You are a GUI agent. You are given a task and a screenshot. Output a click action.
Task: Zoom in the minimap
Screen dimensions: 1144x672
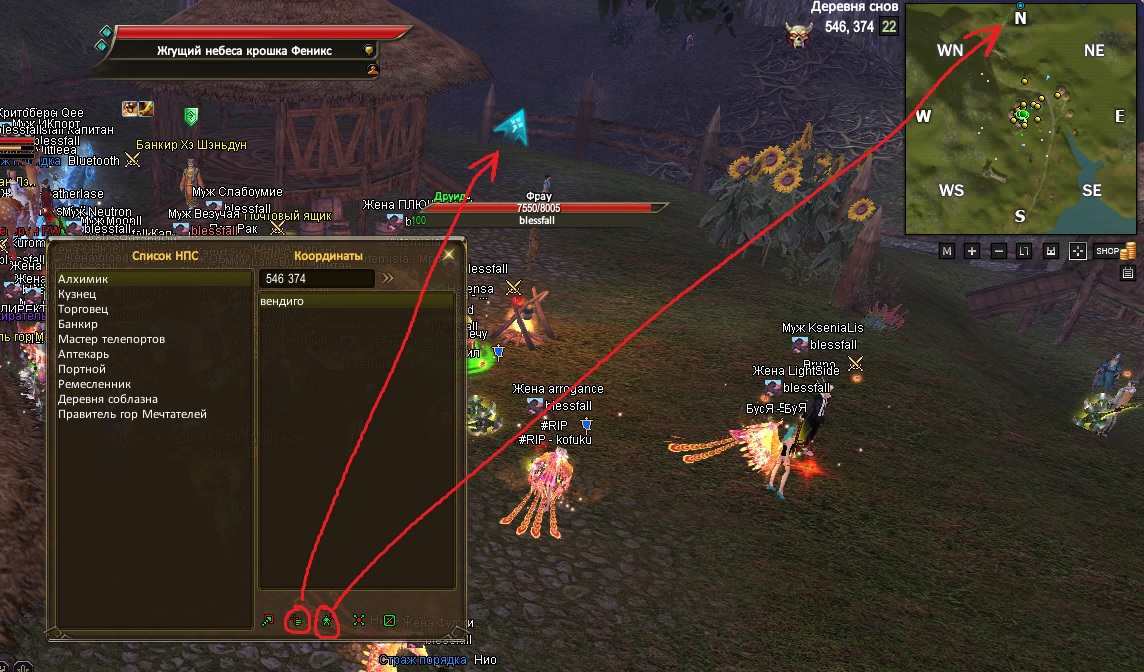coord(972,251)
